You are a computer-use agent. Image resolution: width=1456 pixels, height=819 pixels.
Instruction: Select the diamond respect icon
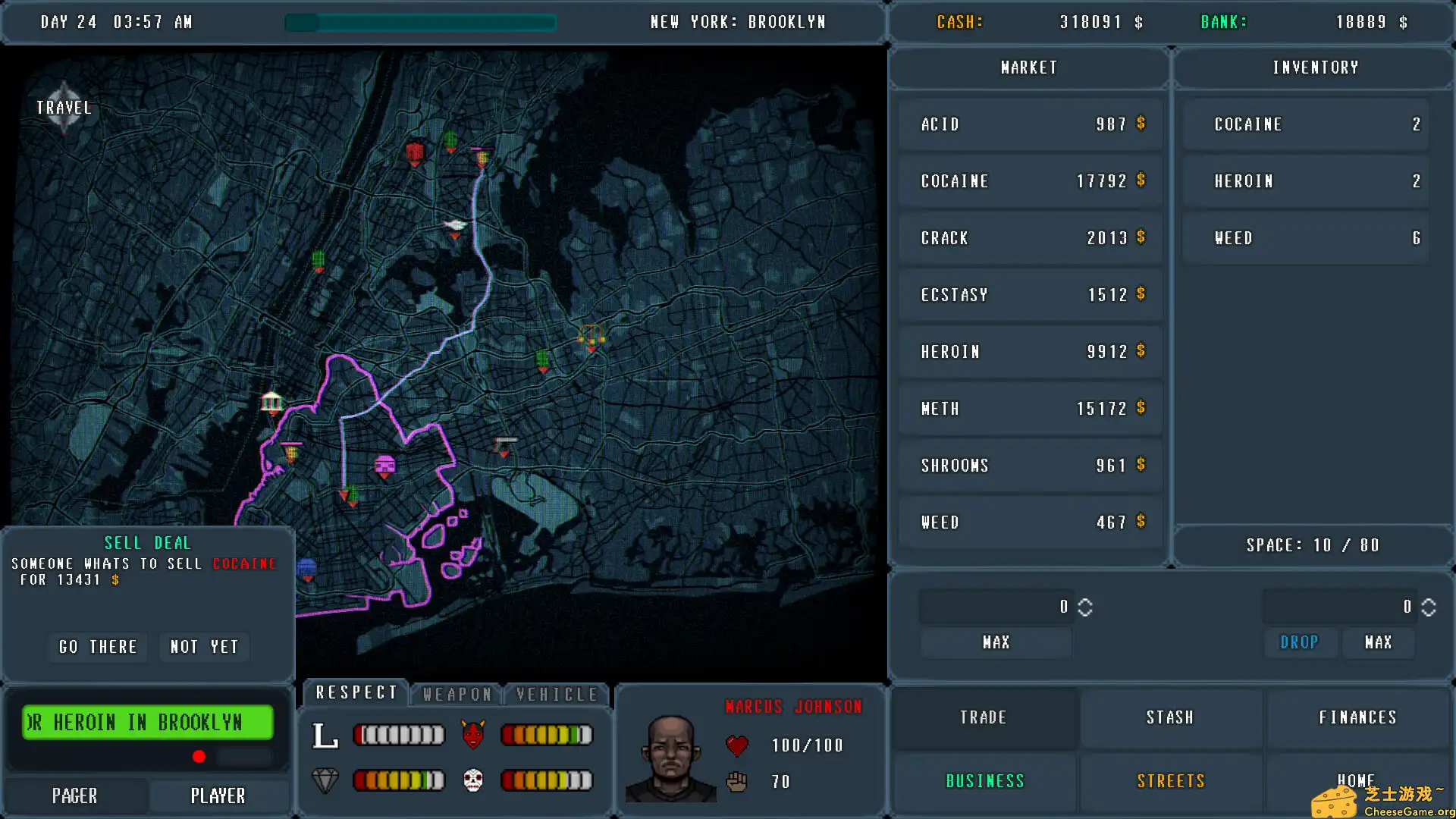pos(327,780)
